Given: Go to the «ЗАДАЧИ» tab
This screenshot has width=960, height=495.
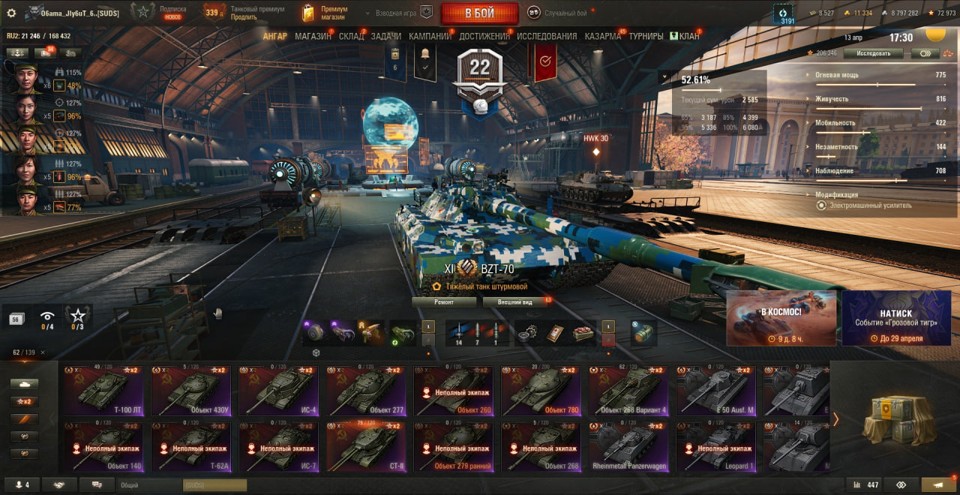Looking at the screenshot, I should (386, 36).
